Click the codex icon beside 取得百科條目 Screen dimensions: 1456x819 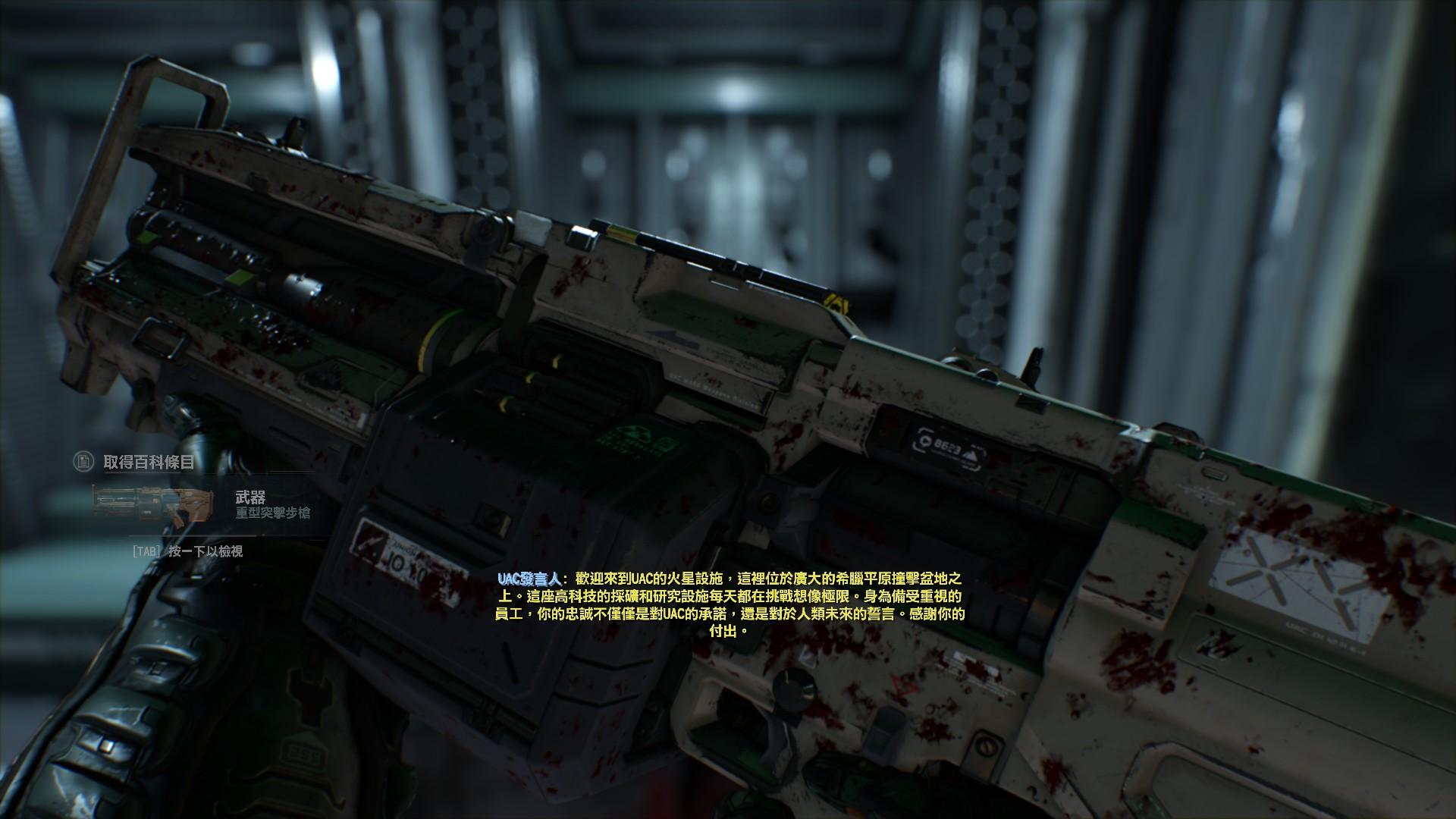[83, 461]
